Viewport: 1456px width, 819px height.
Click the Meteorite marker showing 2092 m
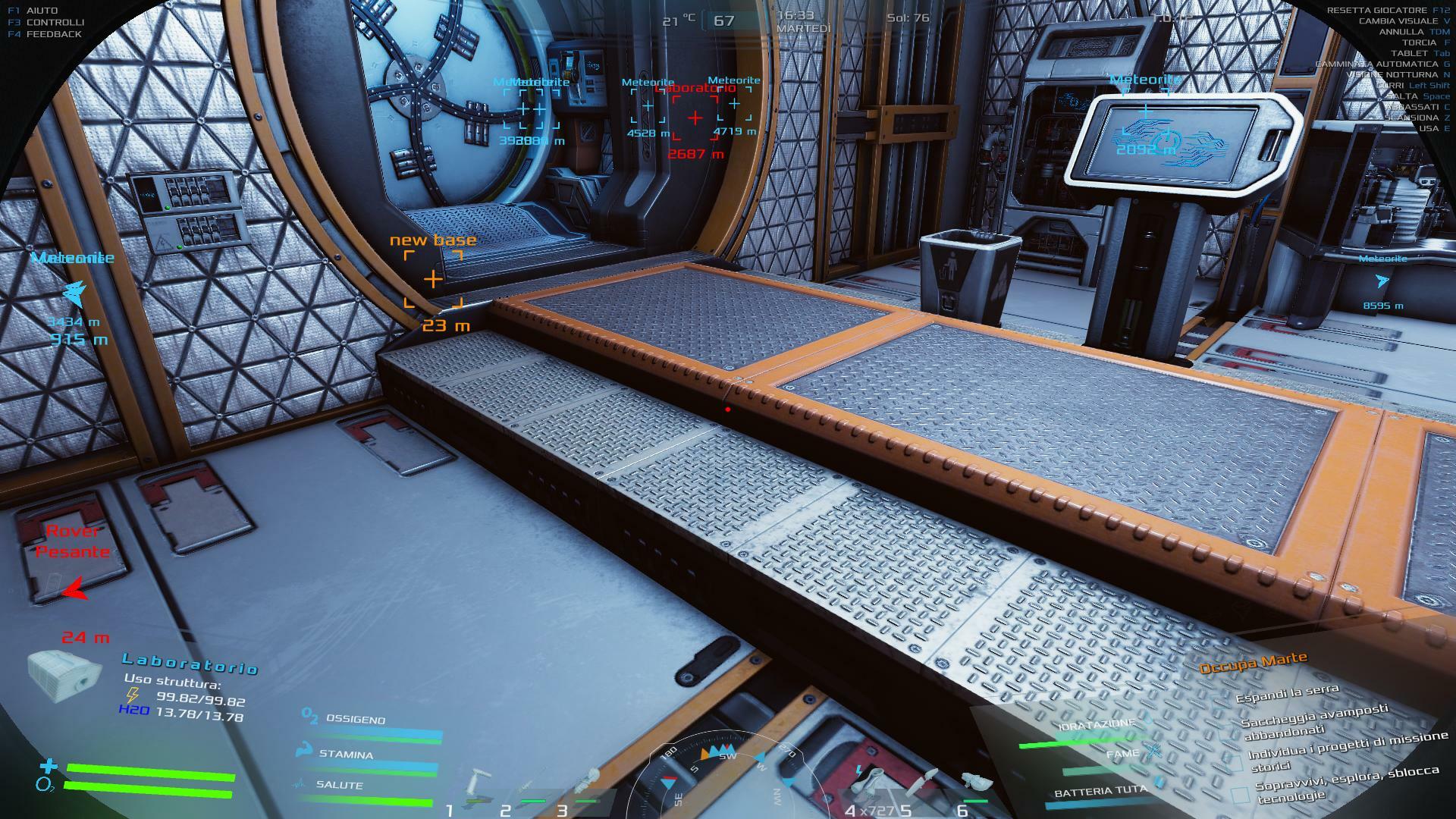[1146, 112]
